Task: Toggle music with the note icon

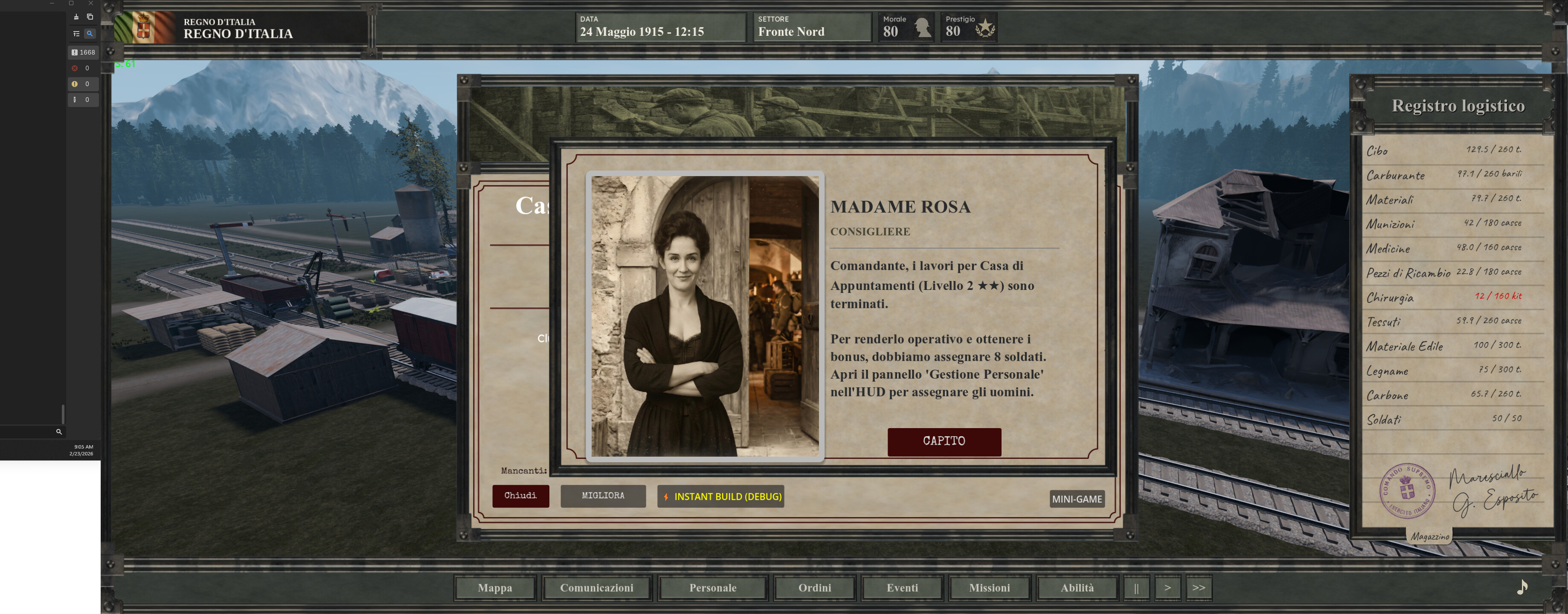Action: (1522, 587)
